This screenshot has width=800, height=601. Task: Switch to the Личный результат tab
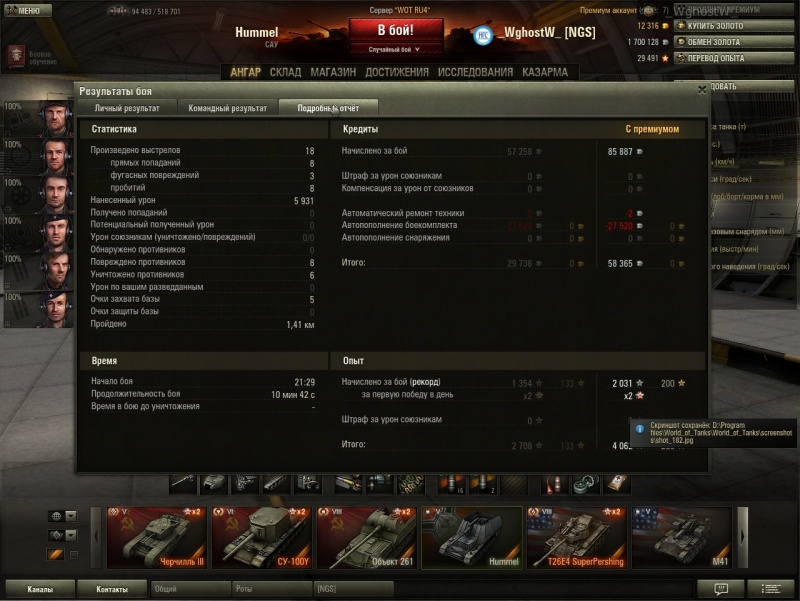pos(127,107)
